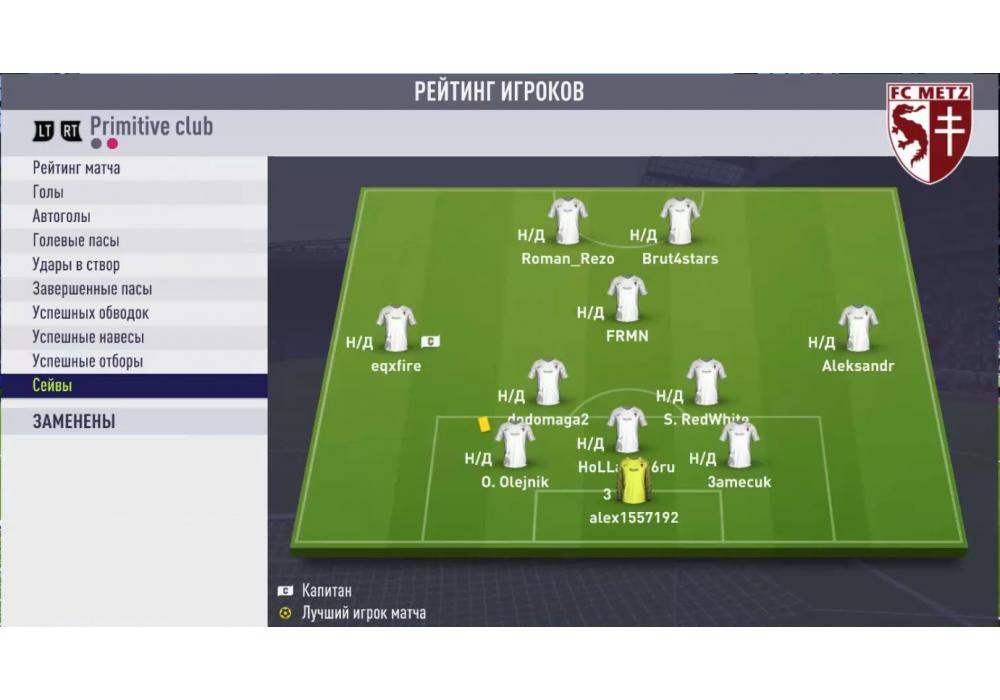Image resolution: width=1000 pixels, height=700 pixels.
Task: Select player Roman_Rezo on the pitch
Action: click(x=568, y=222)
